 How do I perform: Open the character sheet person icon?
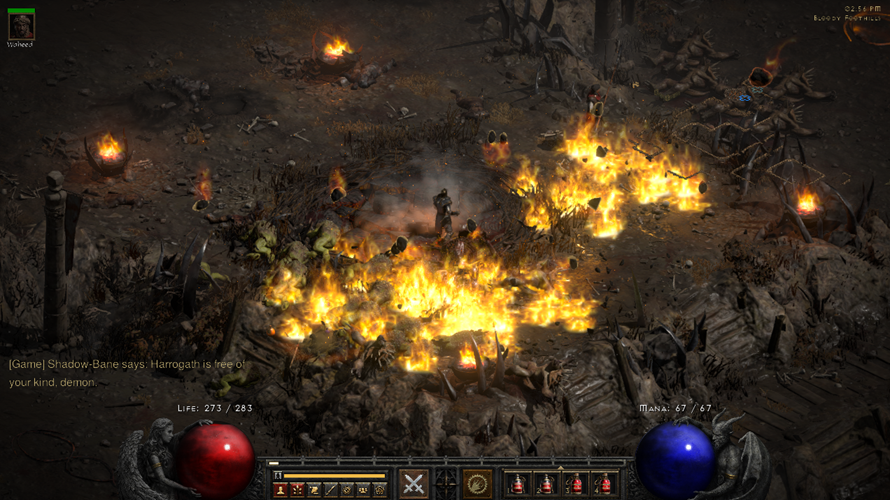pos(281,490)
